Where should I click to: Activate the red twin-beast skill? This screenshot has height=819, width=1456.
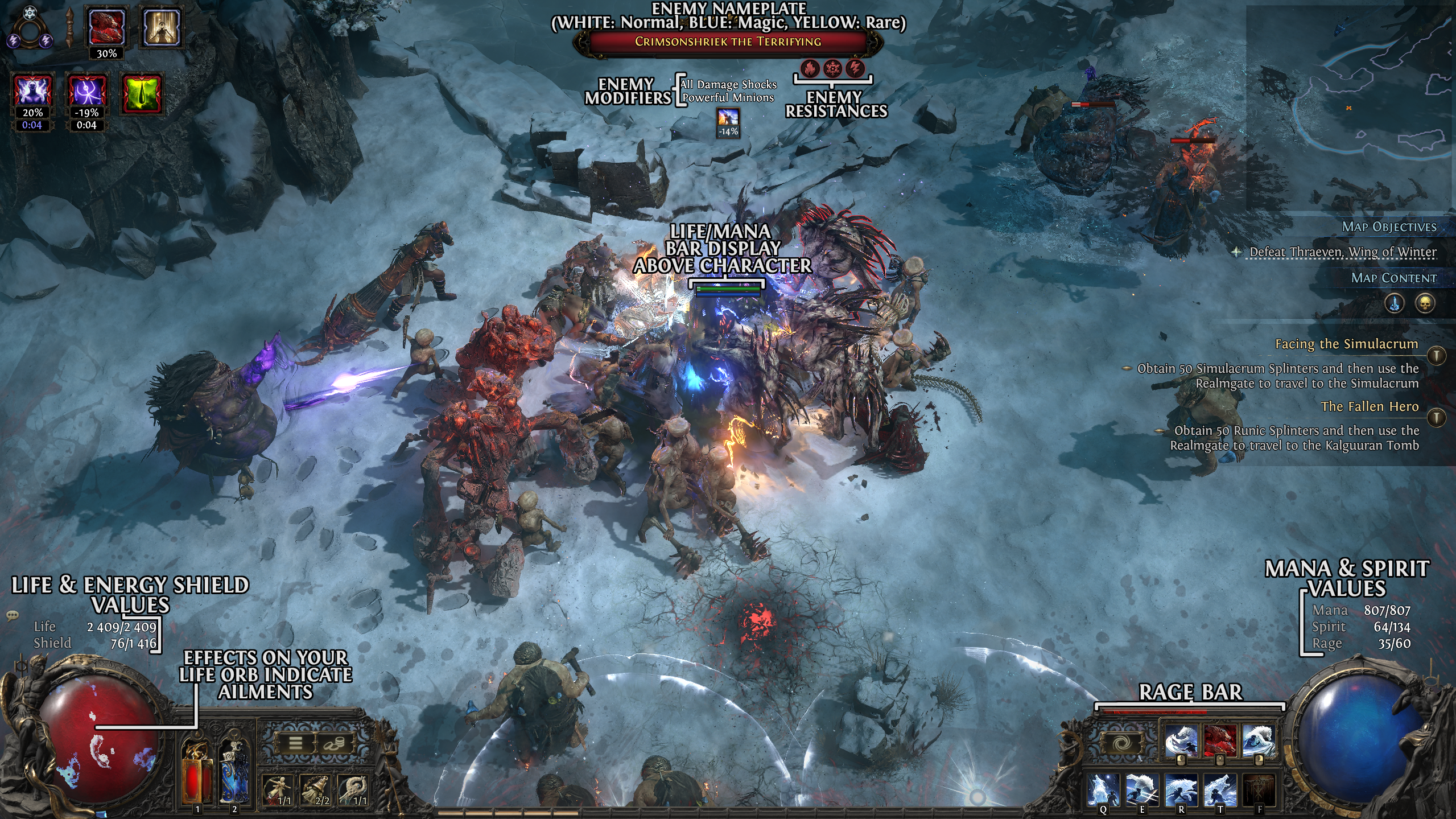click(1220, 740)
